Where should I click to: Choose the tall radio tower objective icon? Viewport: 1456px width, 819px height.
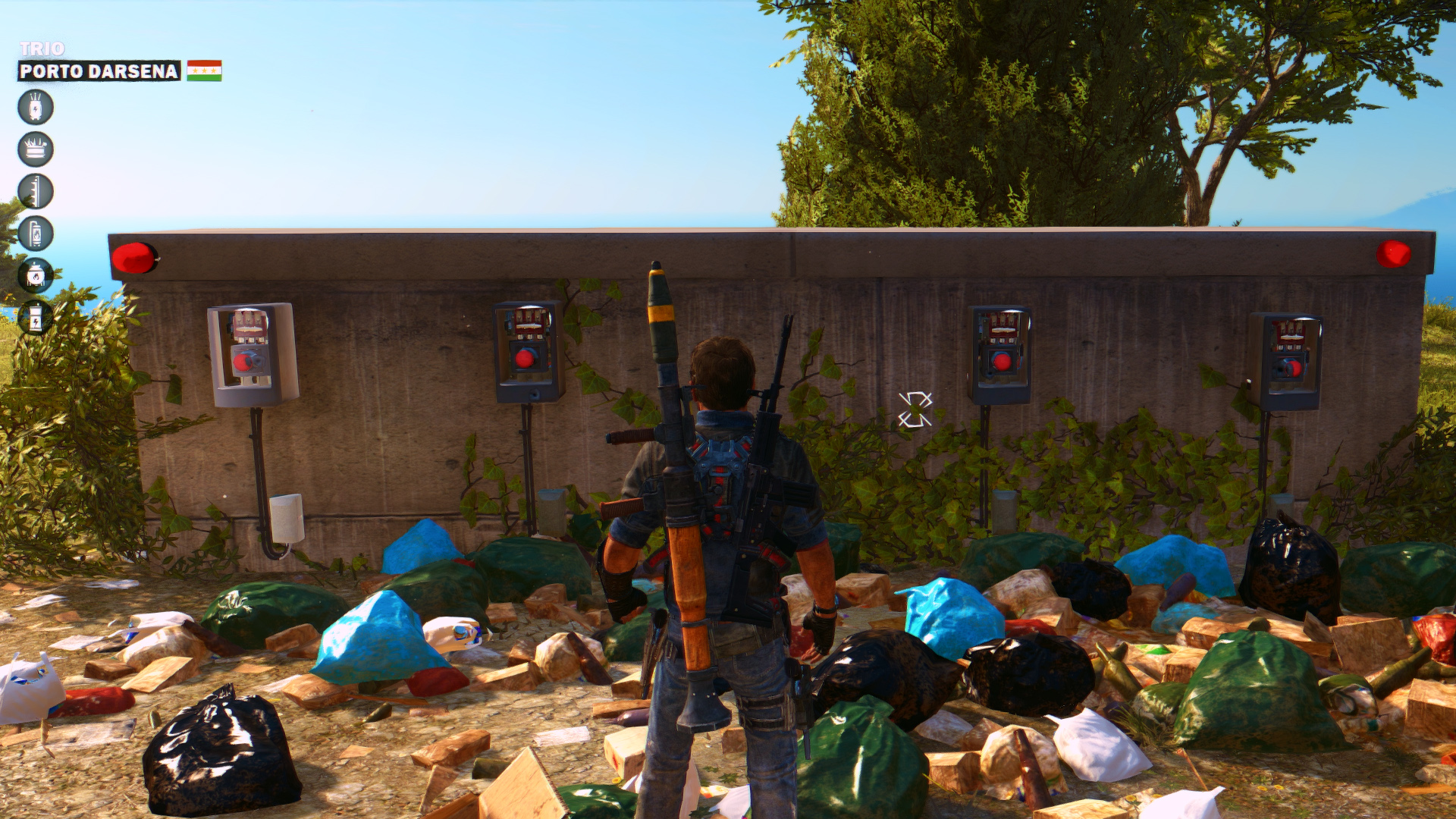click(x=36, y=191)
